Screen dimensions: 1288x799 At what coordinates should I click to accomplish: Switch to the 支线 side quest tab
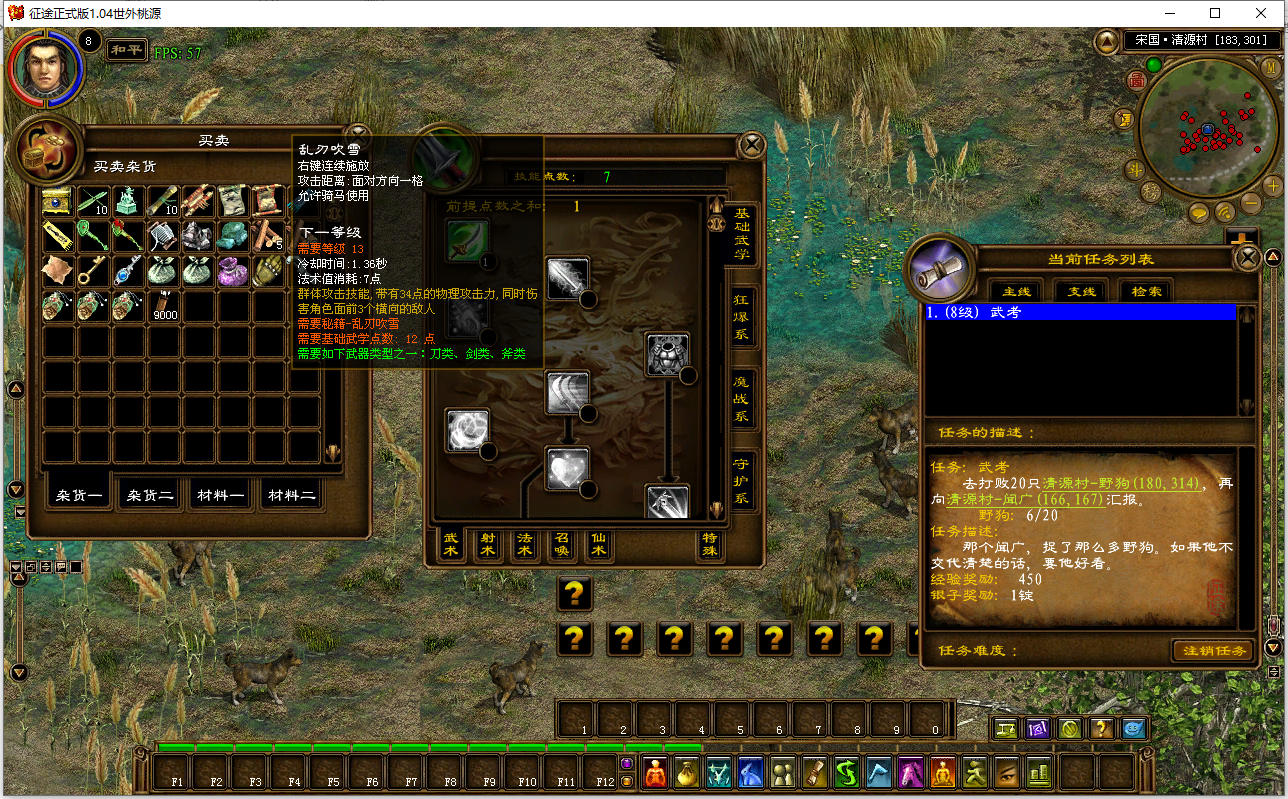pyautogui.click(x=1081, y=291)
